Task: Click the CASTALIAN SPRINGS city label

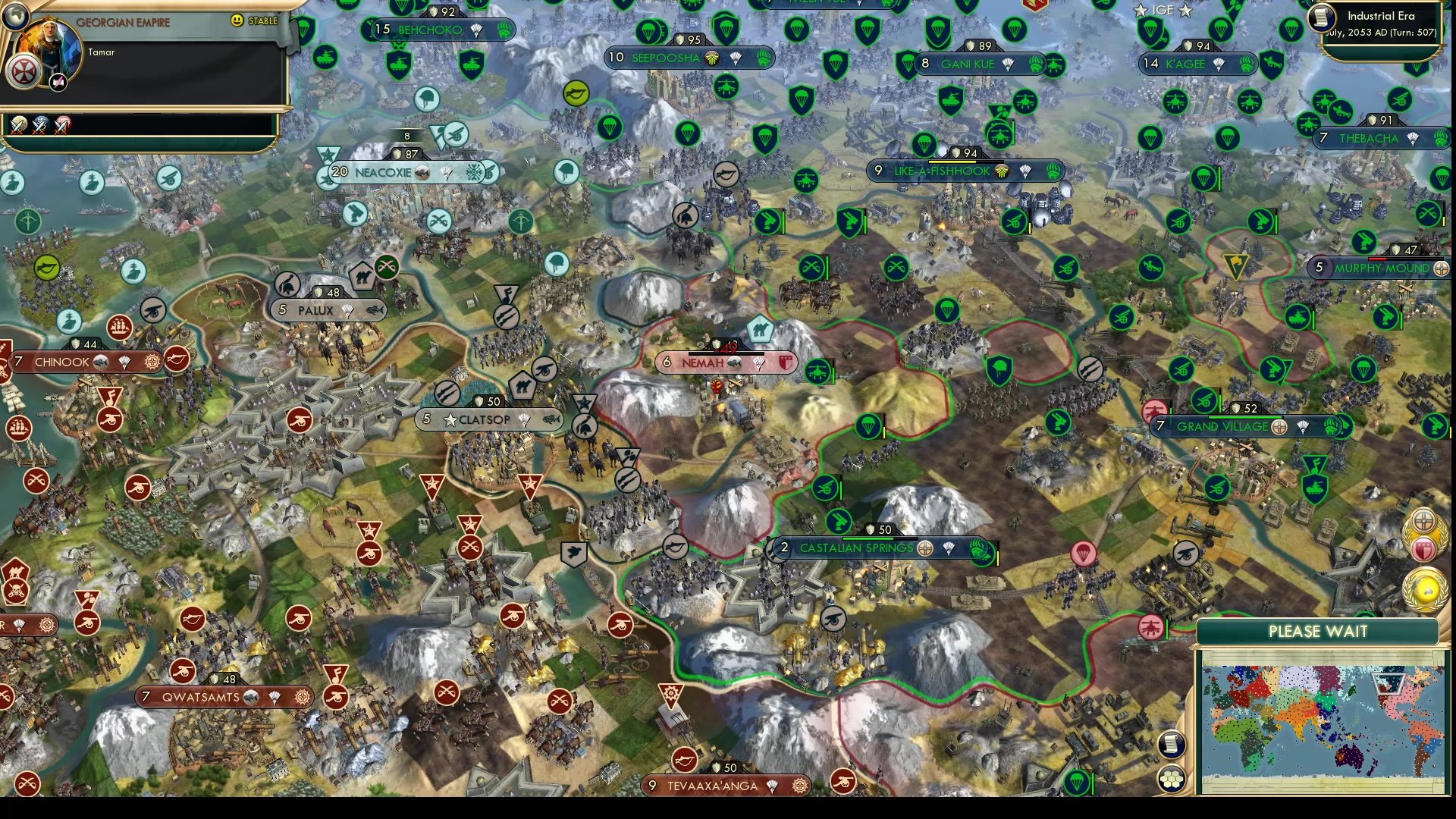Action: [x=857, y=547]
